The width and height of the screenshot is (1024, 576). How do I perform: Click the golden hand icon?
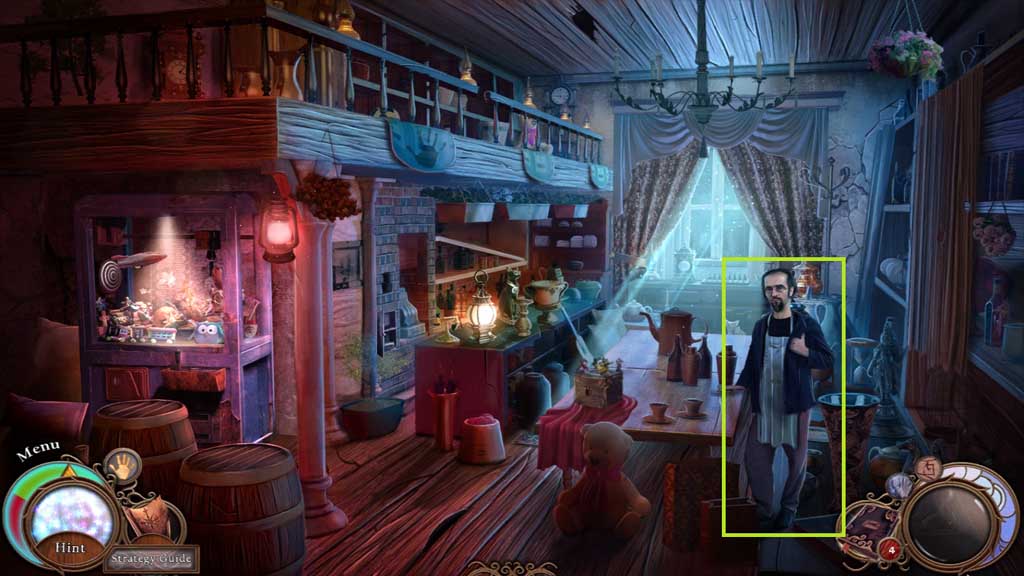[123, 466]
